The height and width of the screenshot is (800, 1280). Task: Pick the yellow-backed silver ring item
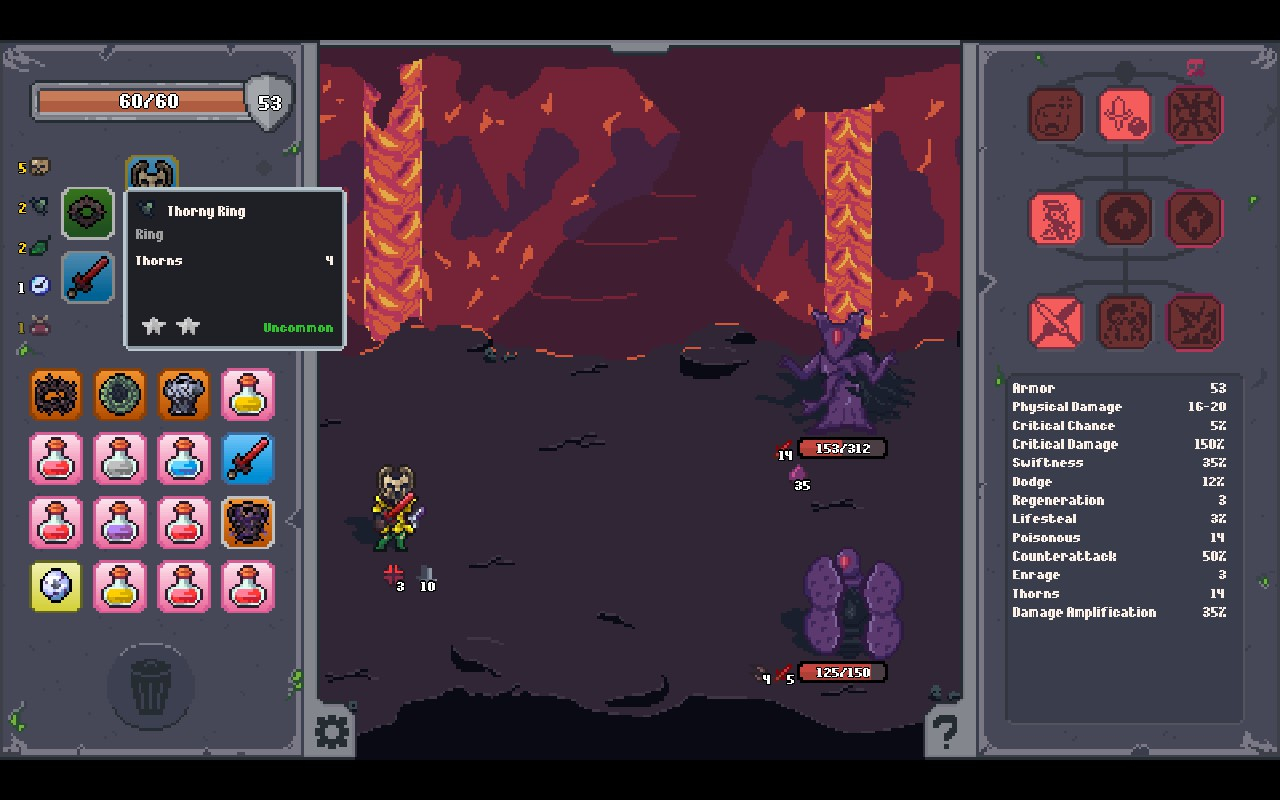56,587
